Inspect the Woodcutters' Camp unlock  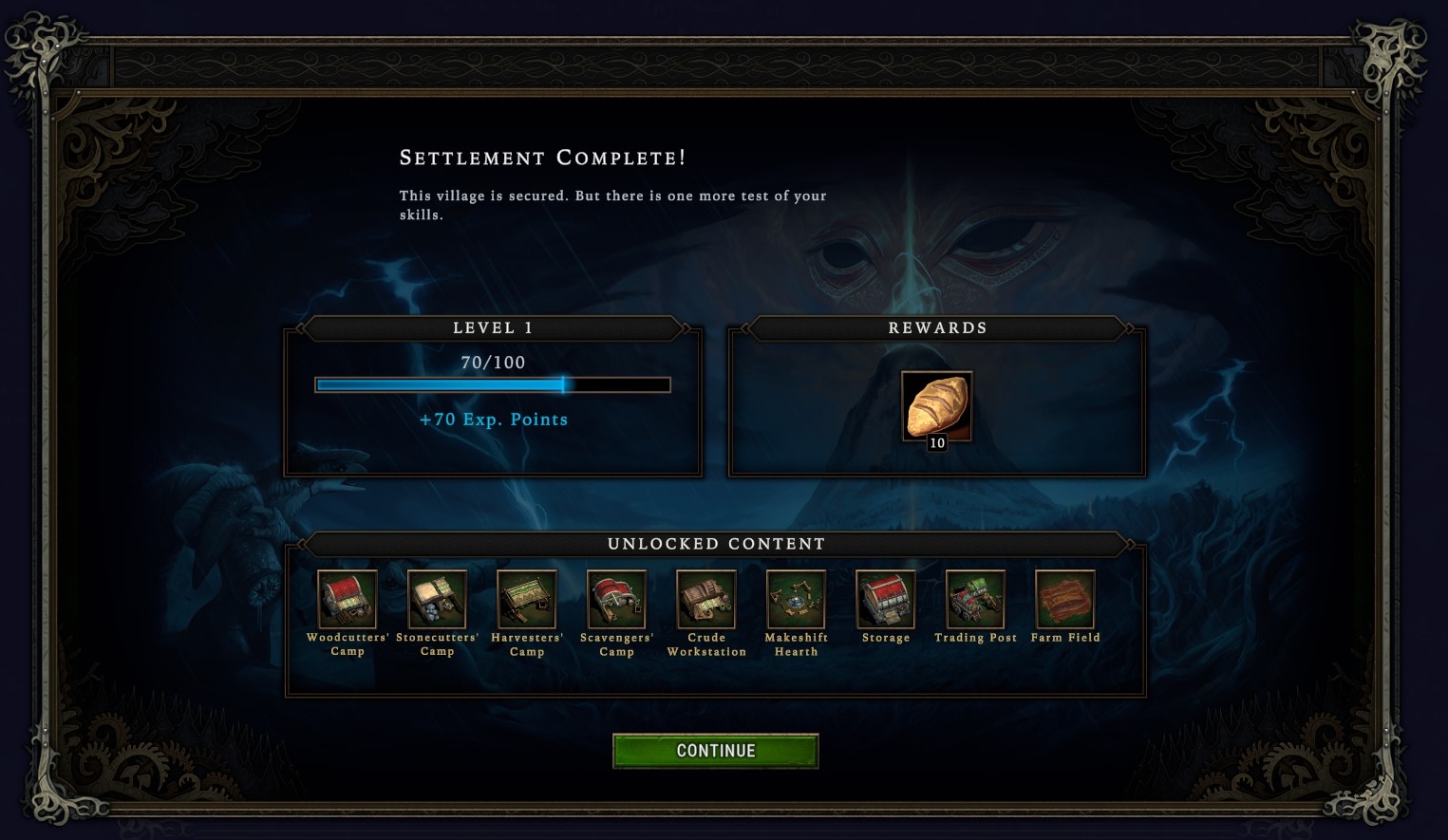click(x=348, y=599)
